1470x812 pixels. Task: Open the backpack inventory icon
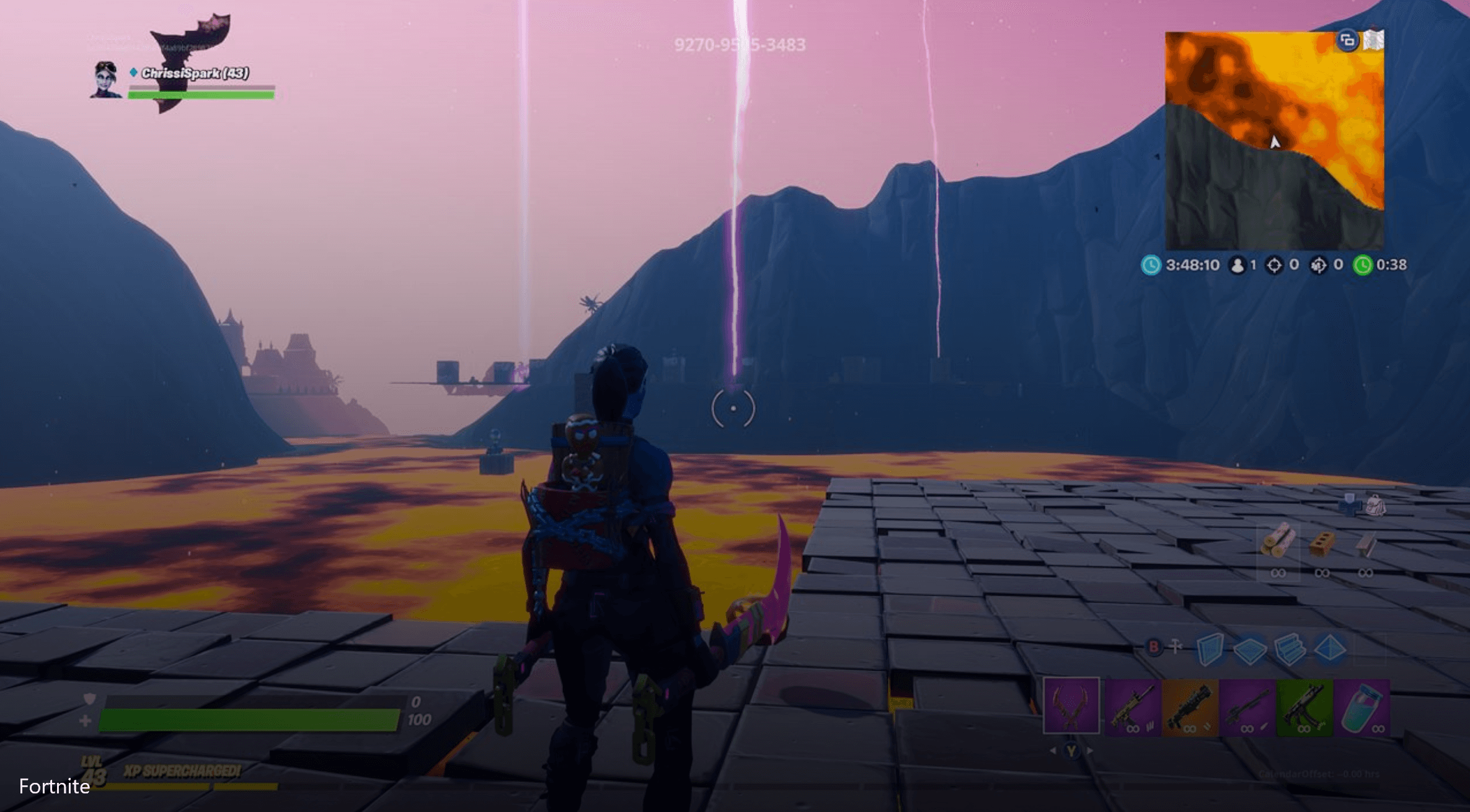click(x=1375, y=505)
